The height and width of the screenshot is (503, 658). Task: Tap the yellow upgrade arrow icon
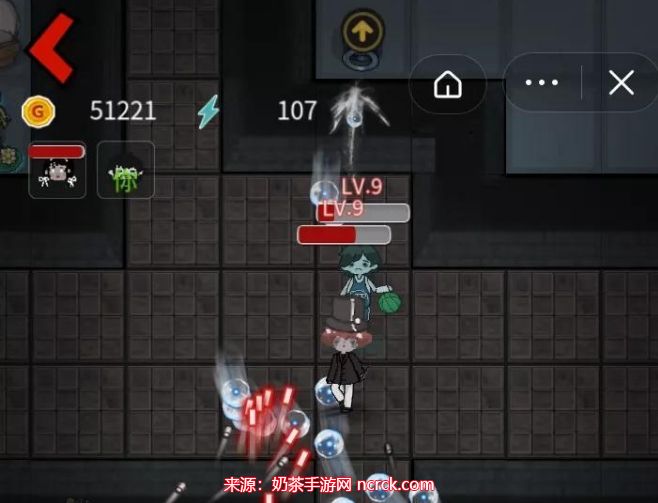point(362,32)
